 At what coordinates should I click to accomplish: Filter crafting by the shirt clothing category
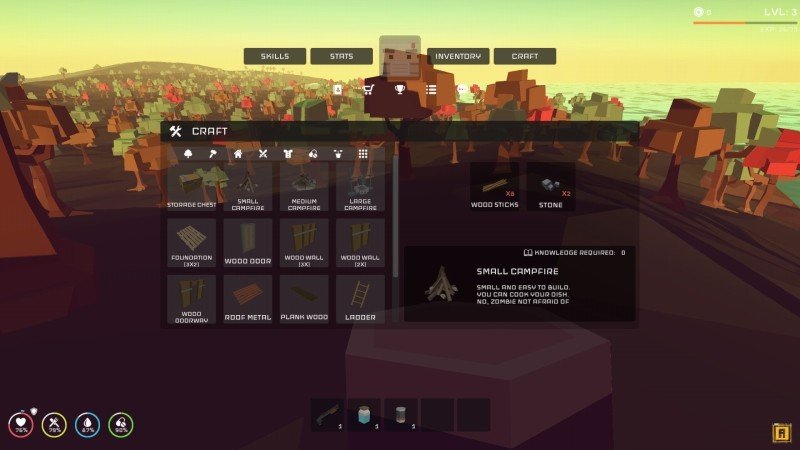pos(288,154)
